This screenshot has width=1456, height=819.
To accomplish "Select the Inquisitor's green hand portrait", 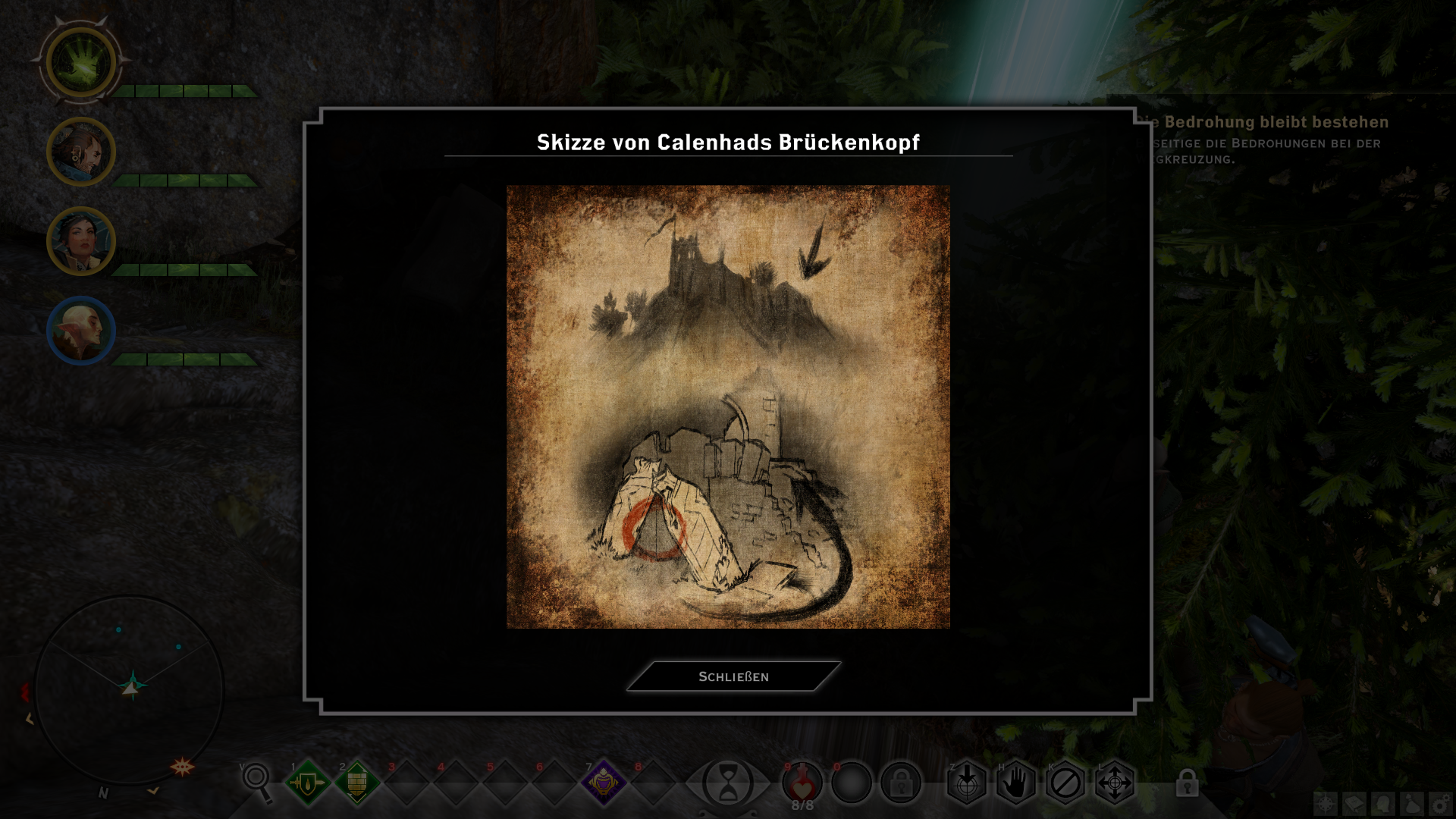I will pyautogui.click(x=81, y=63).
